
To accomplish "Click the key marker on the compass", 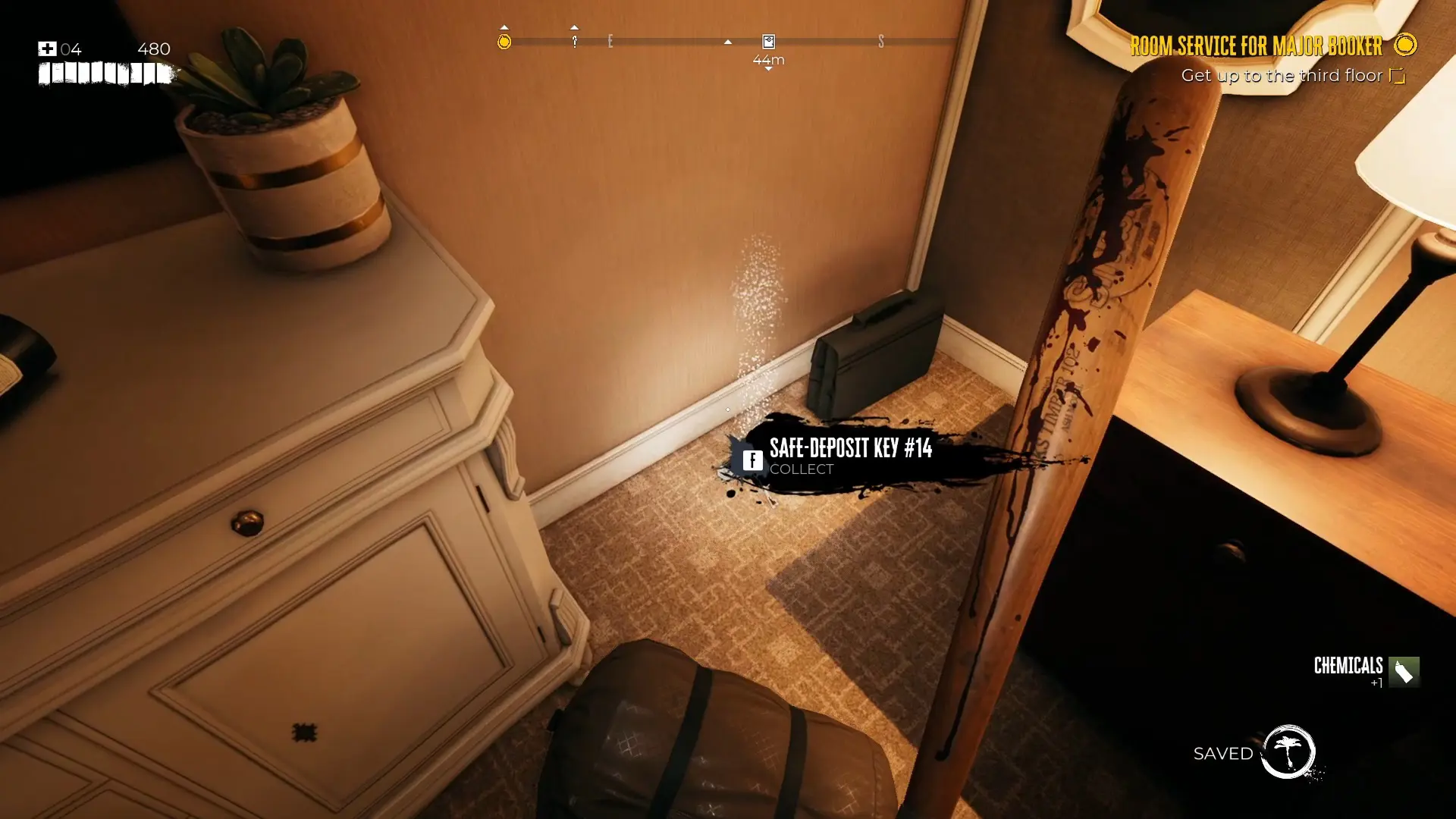I will (x=575, y=42).
